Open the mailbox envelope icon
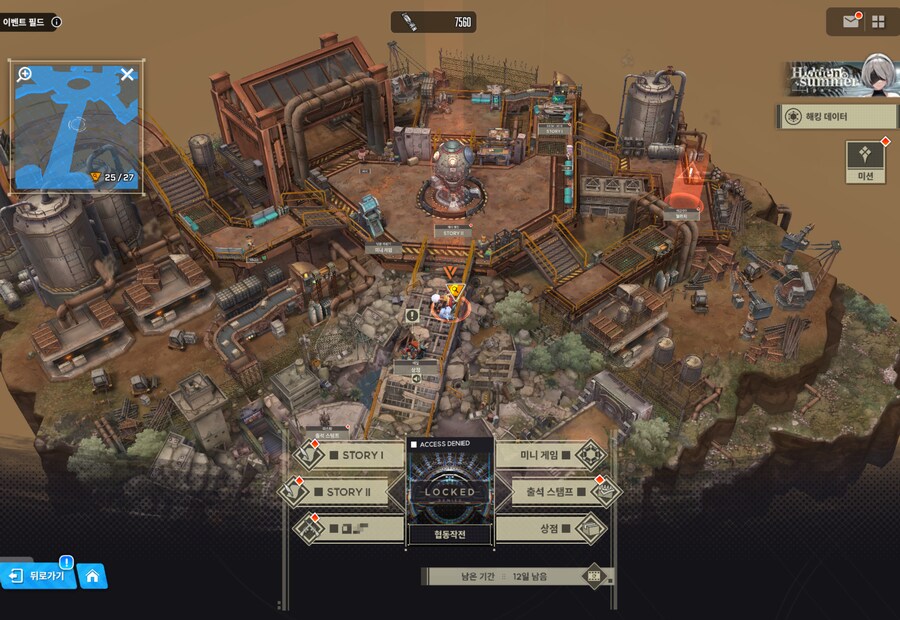This screenshot has width=900, height=620. [x=851, y=21]
